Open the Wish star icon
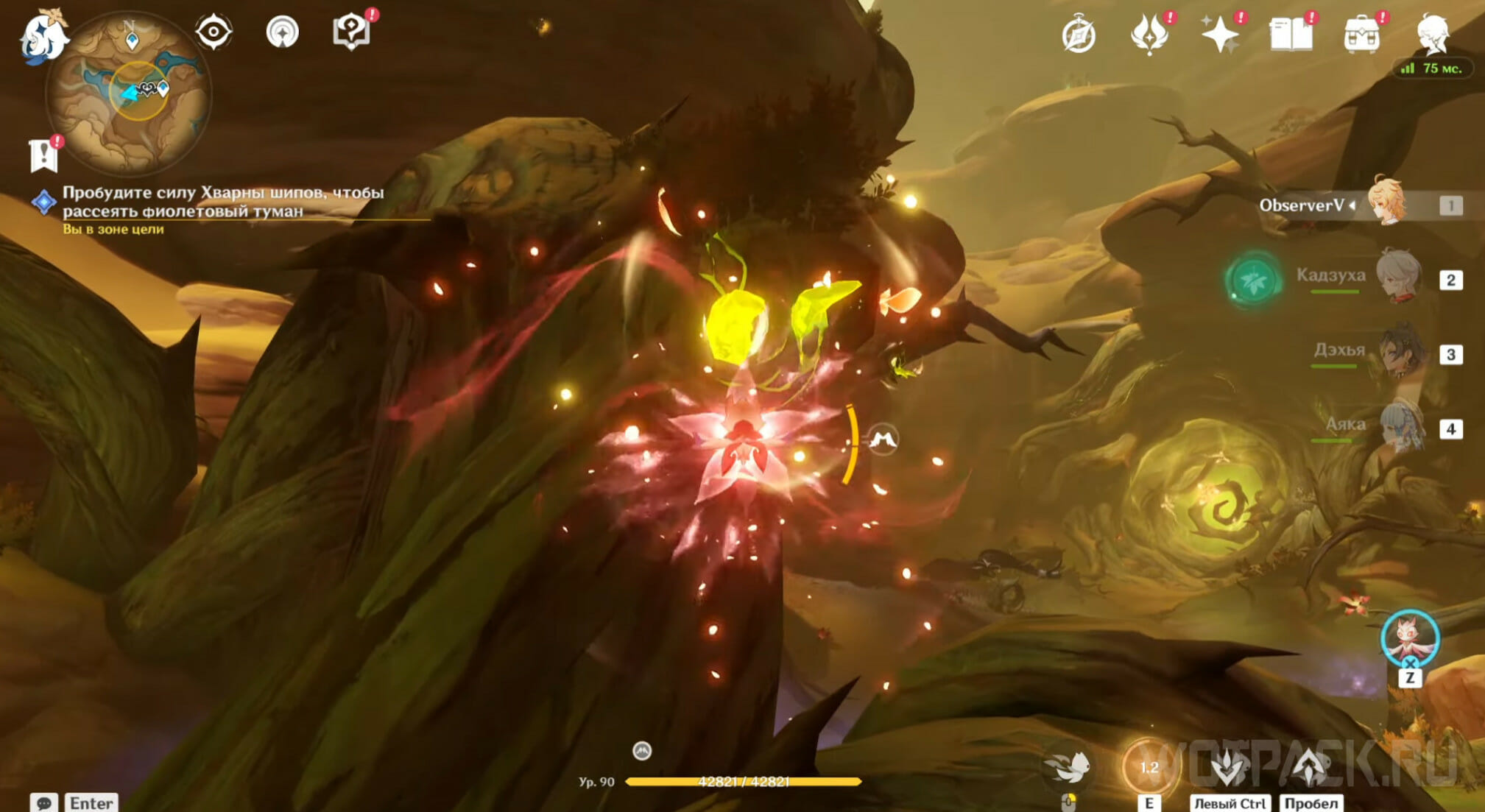This screenshot has height=812, width=1485. (x=1219, y=35)
